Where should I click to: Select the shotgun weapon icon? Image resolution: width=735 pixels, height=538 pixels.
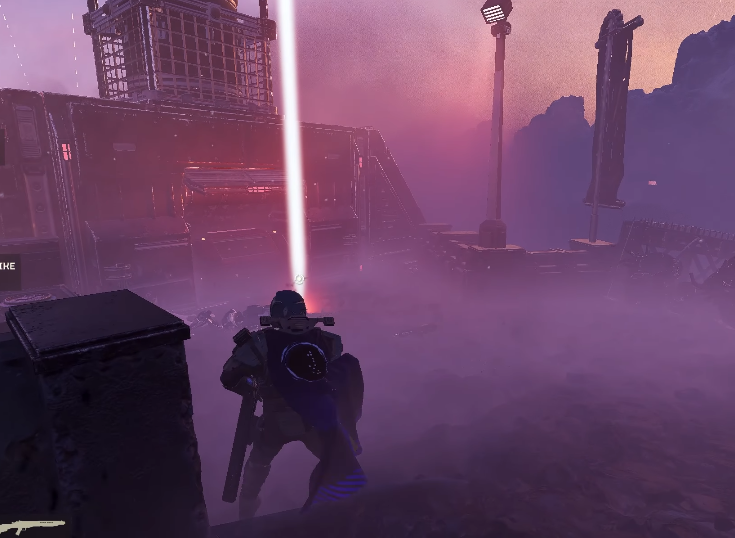coord(32,525)
